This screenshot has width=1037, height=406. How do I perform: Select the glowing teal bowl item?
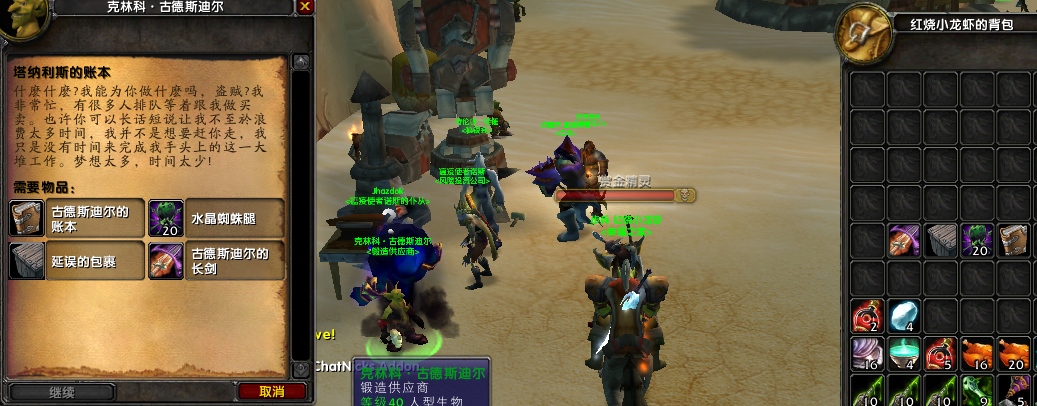904,353
